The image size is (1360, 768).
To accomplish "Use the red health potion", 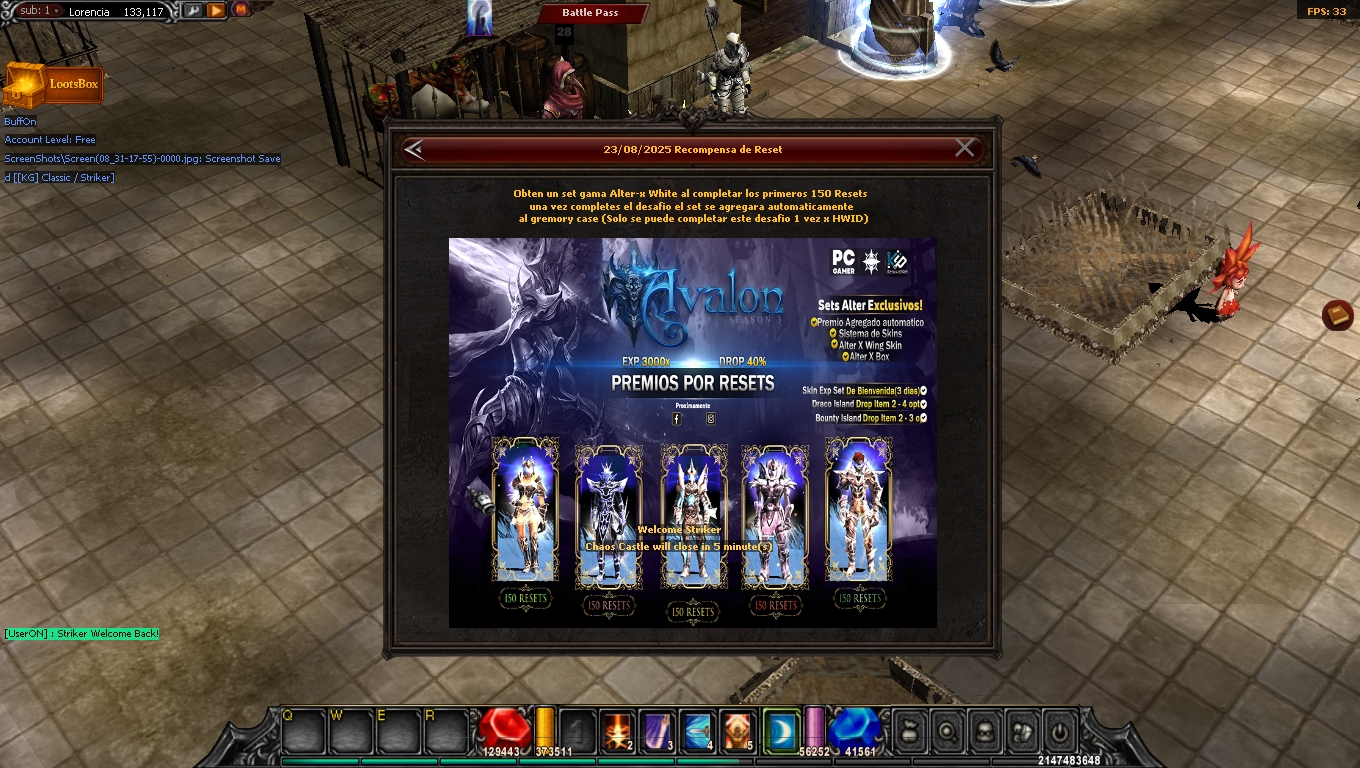I will [504, 730].
